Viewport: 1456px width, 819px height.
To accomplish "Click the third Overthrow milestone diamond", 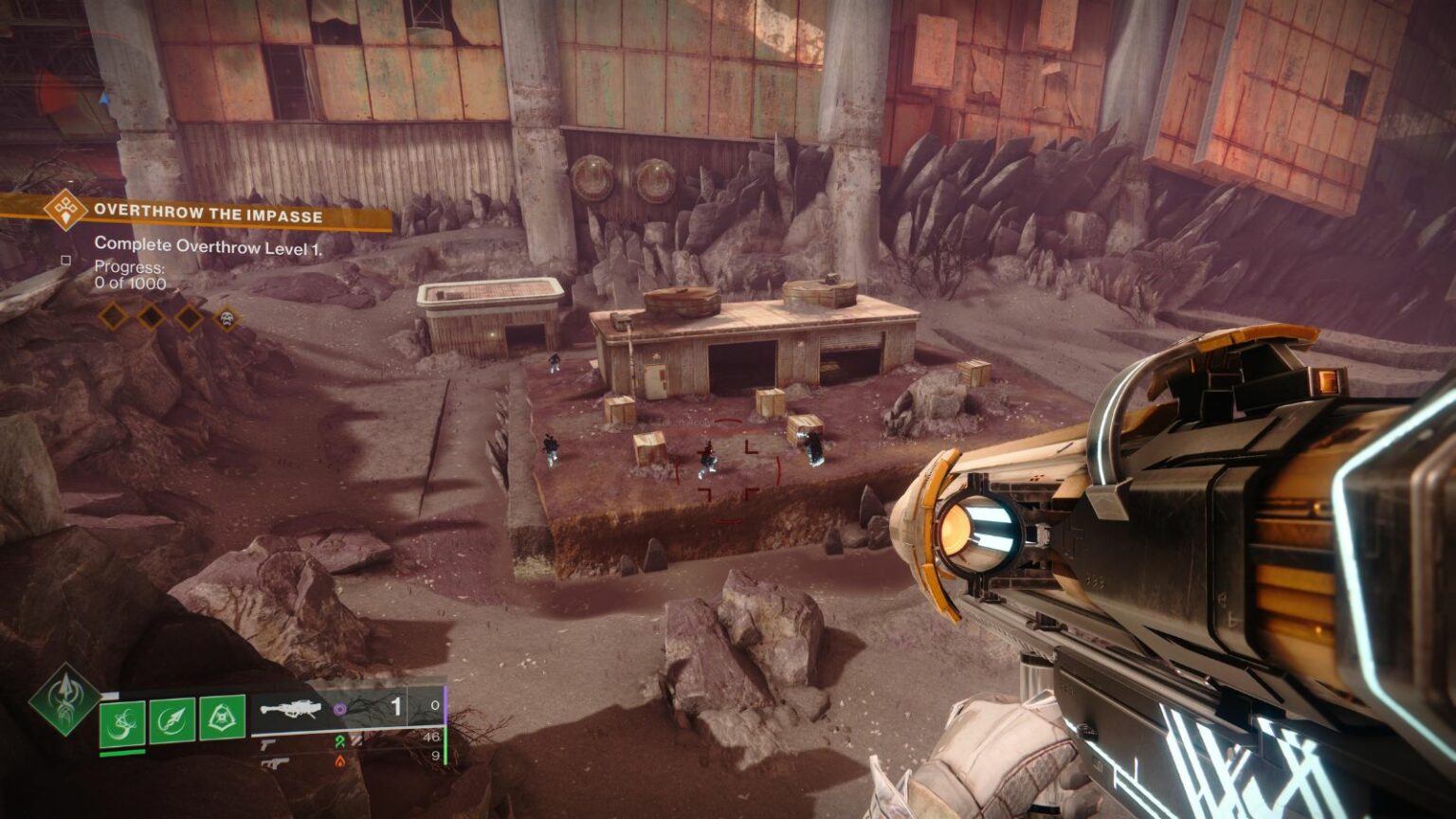I will [188, 316].
